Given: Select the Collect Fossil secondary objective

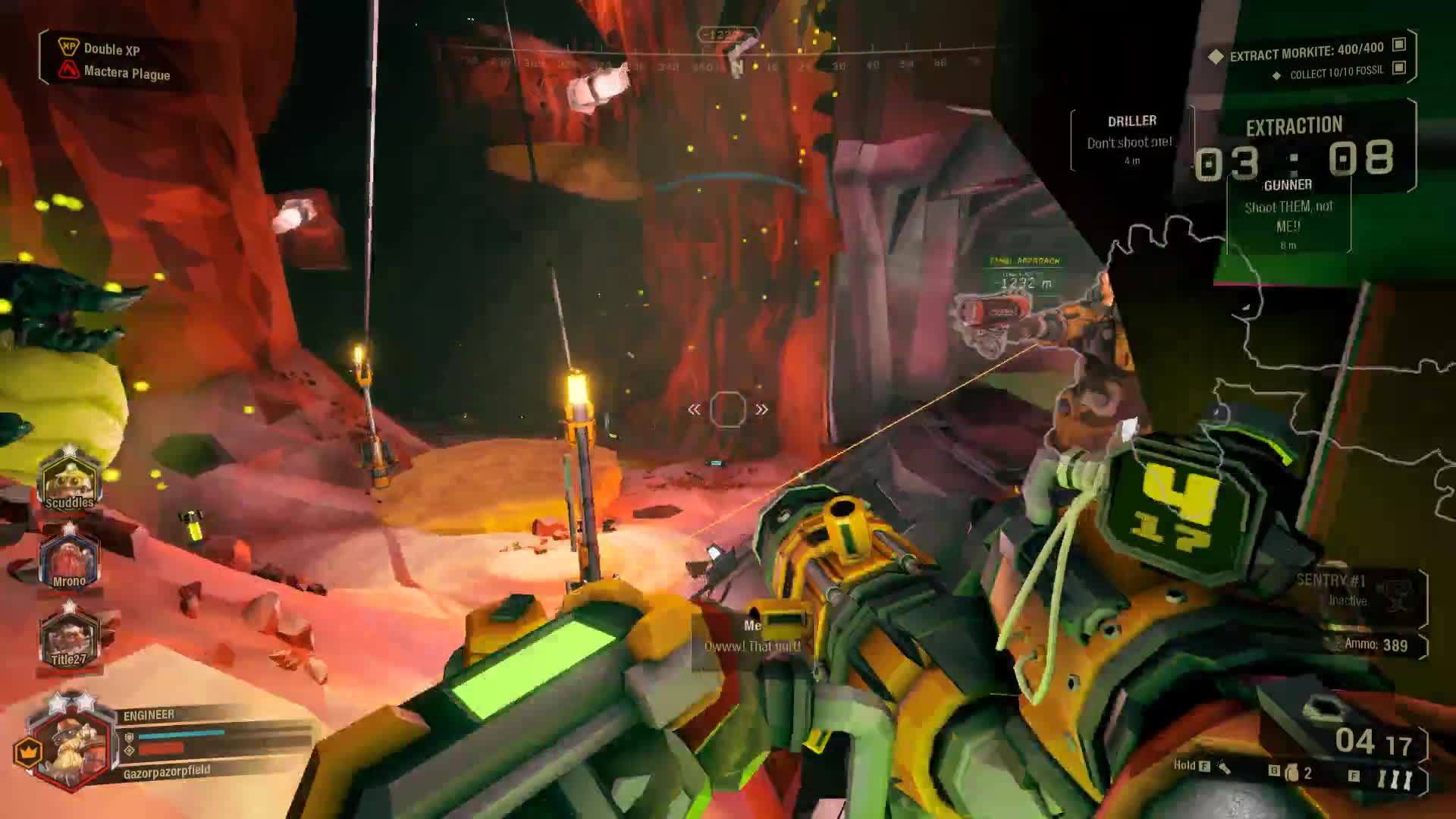Looking at the screenshot, I should click(x=1338, y=72).
